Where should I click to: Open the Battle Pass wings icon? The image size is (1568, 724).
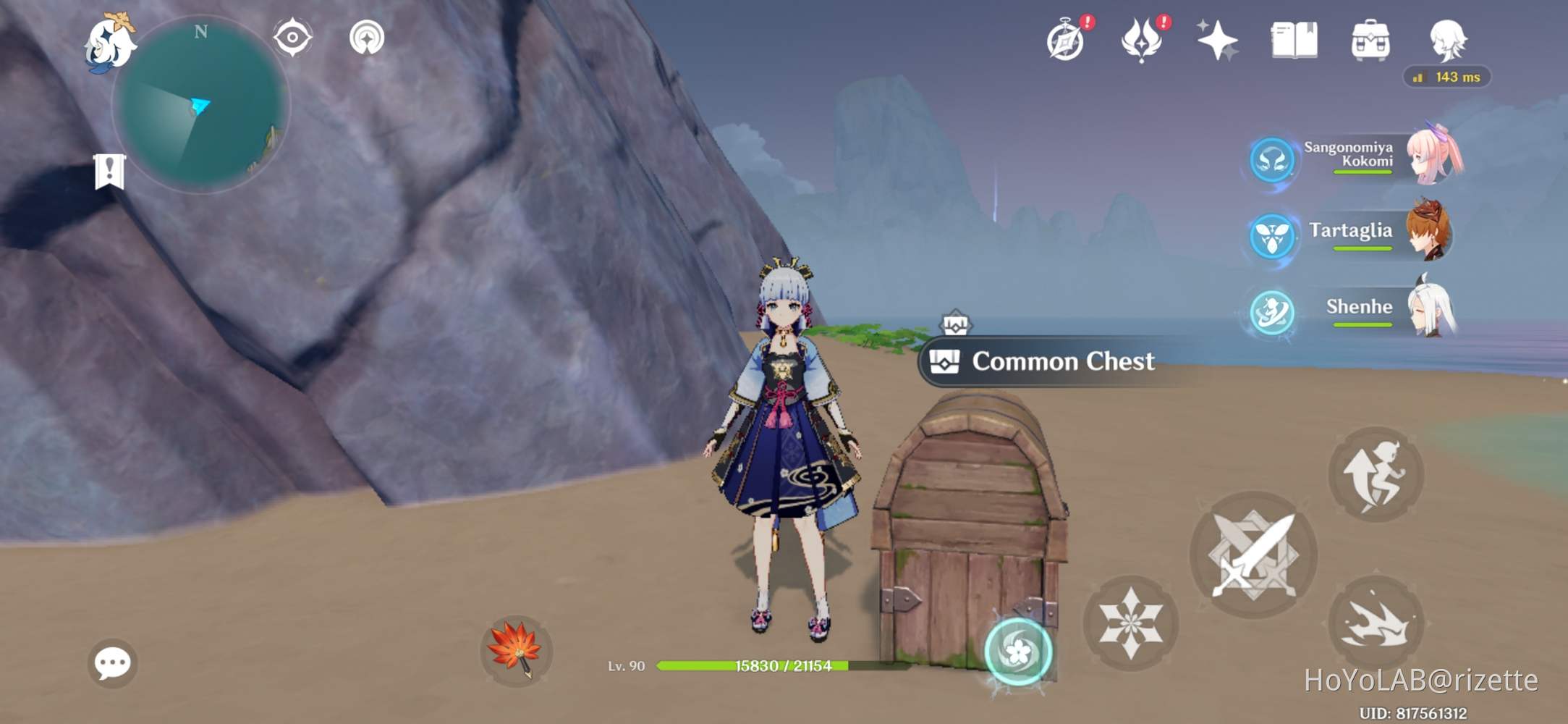[1143, 43]
